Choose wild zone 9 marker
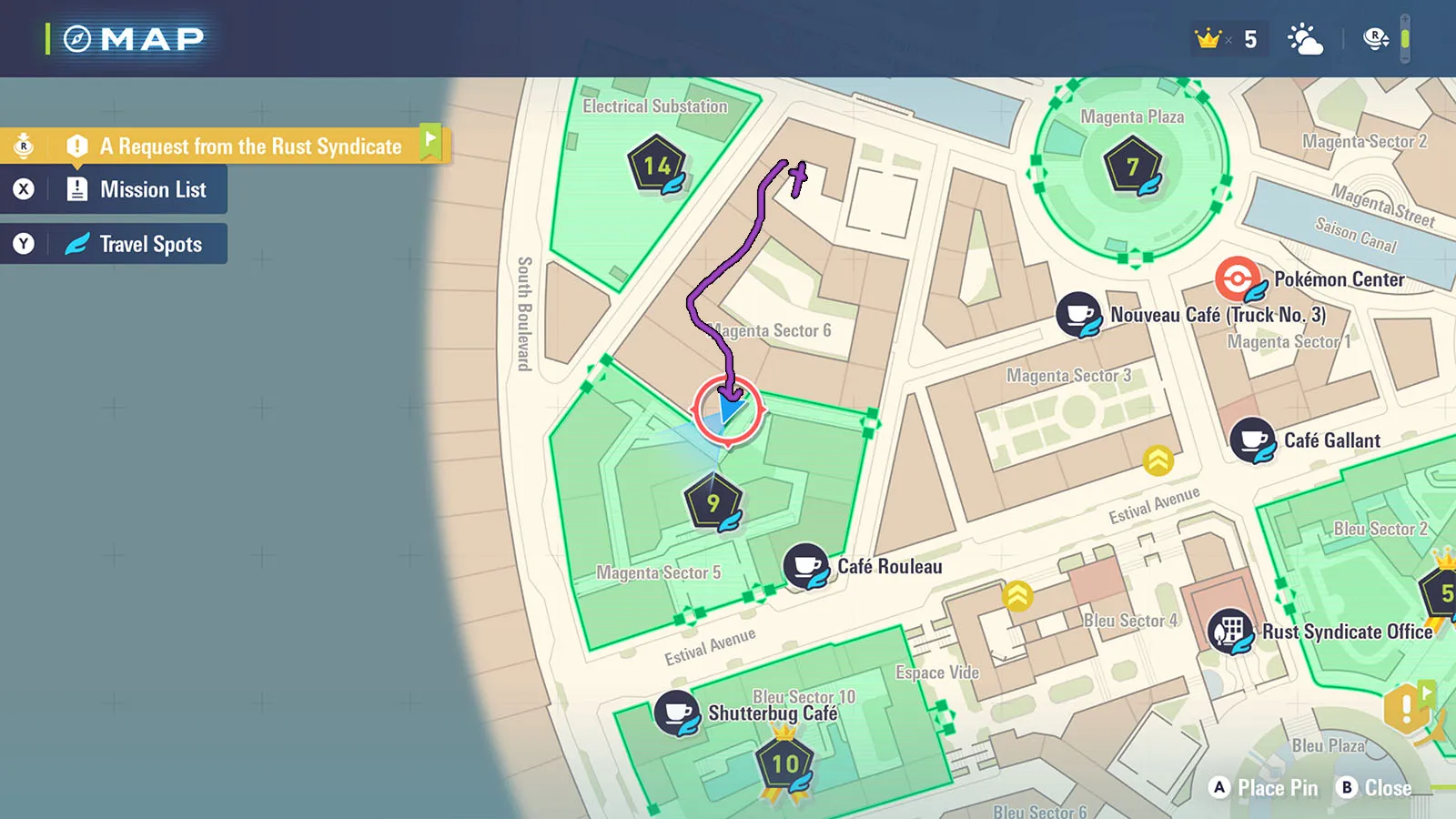The image size is (1456, 819). pyautogui.click(x=713, y=502)
